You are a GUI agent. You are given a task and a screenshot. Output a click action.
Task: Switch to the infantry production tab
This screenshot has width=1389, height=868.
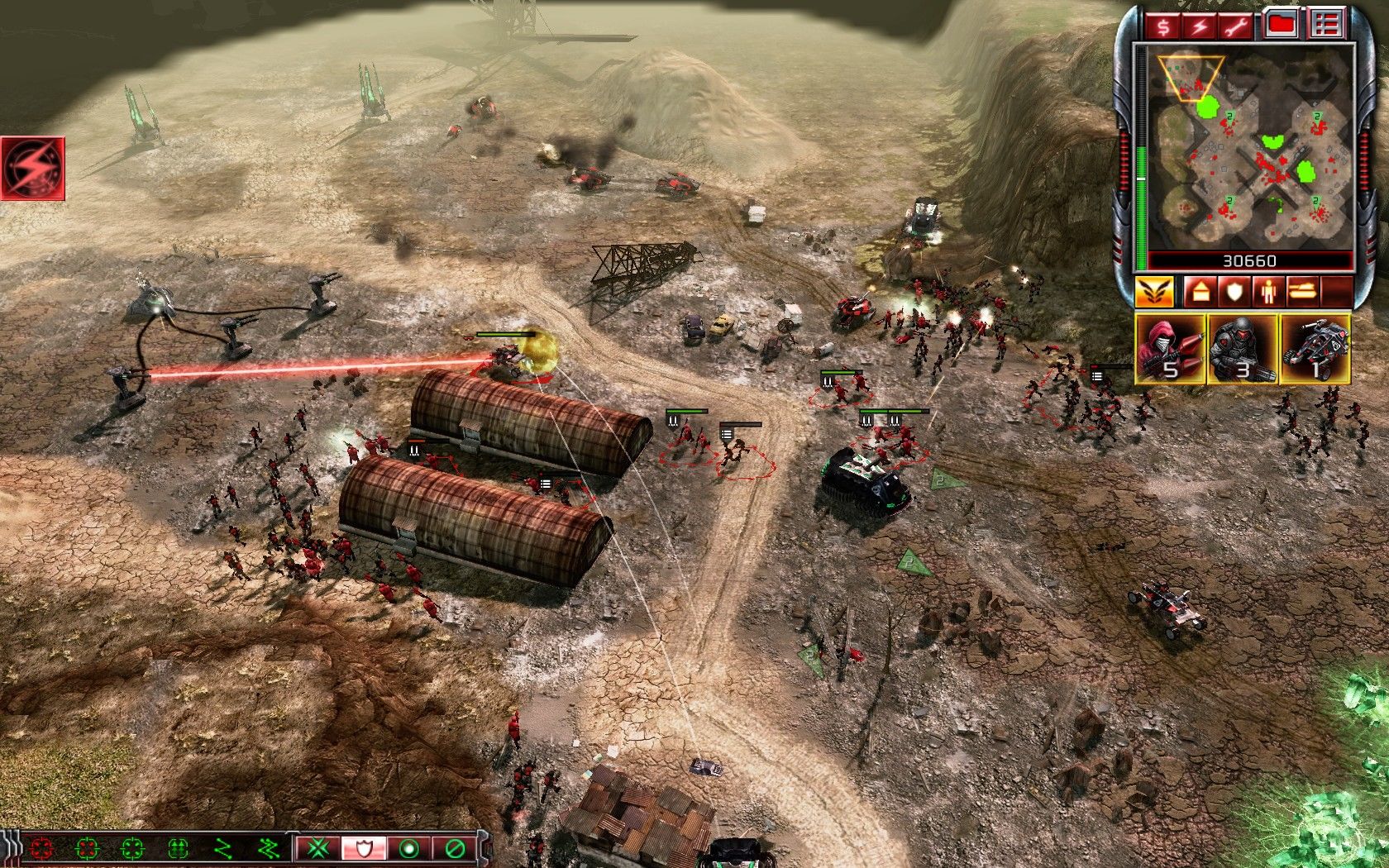(x=1268, y=292)
